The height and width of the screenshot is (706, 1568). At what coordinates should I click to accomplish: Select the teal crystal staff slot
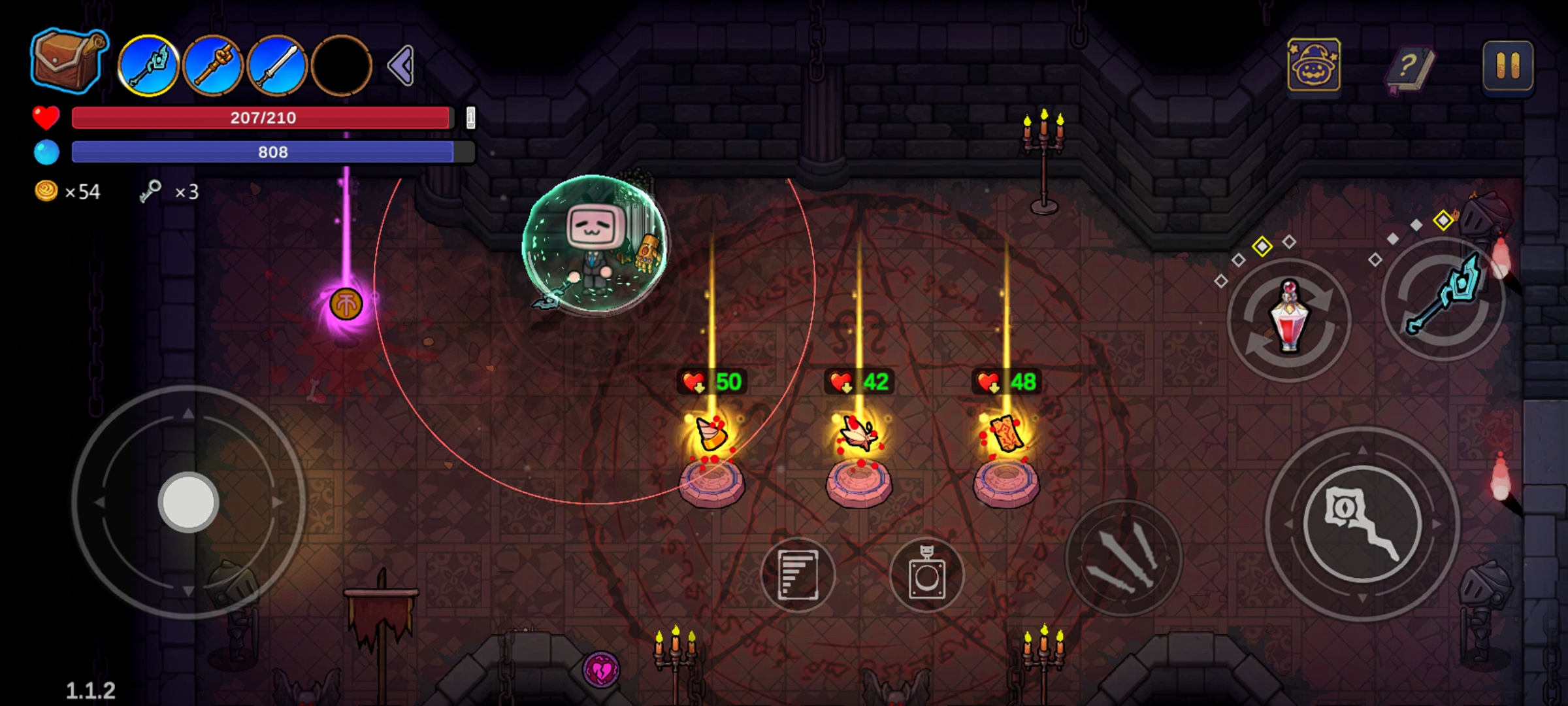pos(149,66)
